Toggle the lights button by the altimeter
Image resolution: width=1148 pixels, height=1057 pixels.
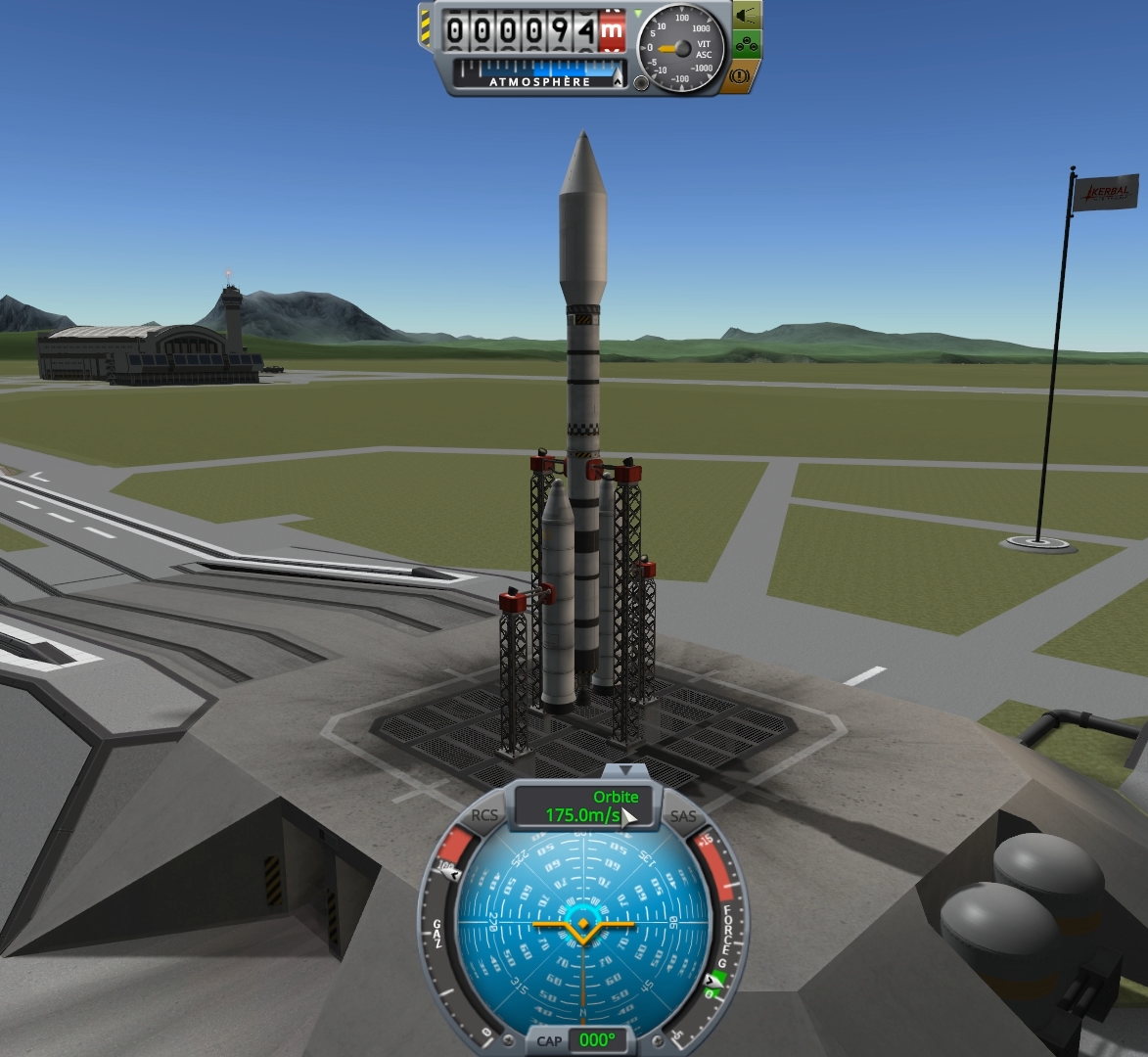[x=748, y=17]
